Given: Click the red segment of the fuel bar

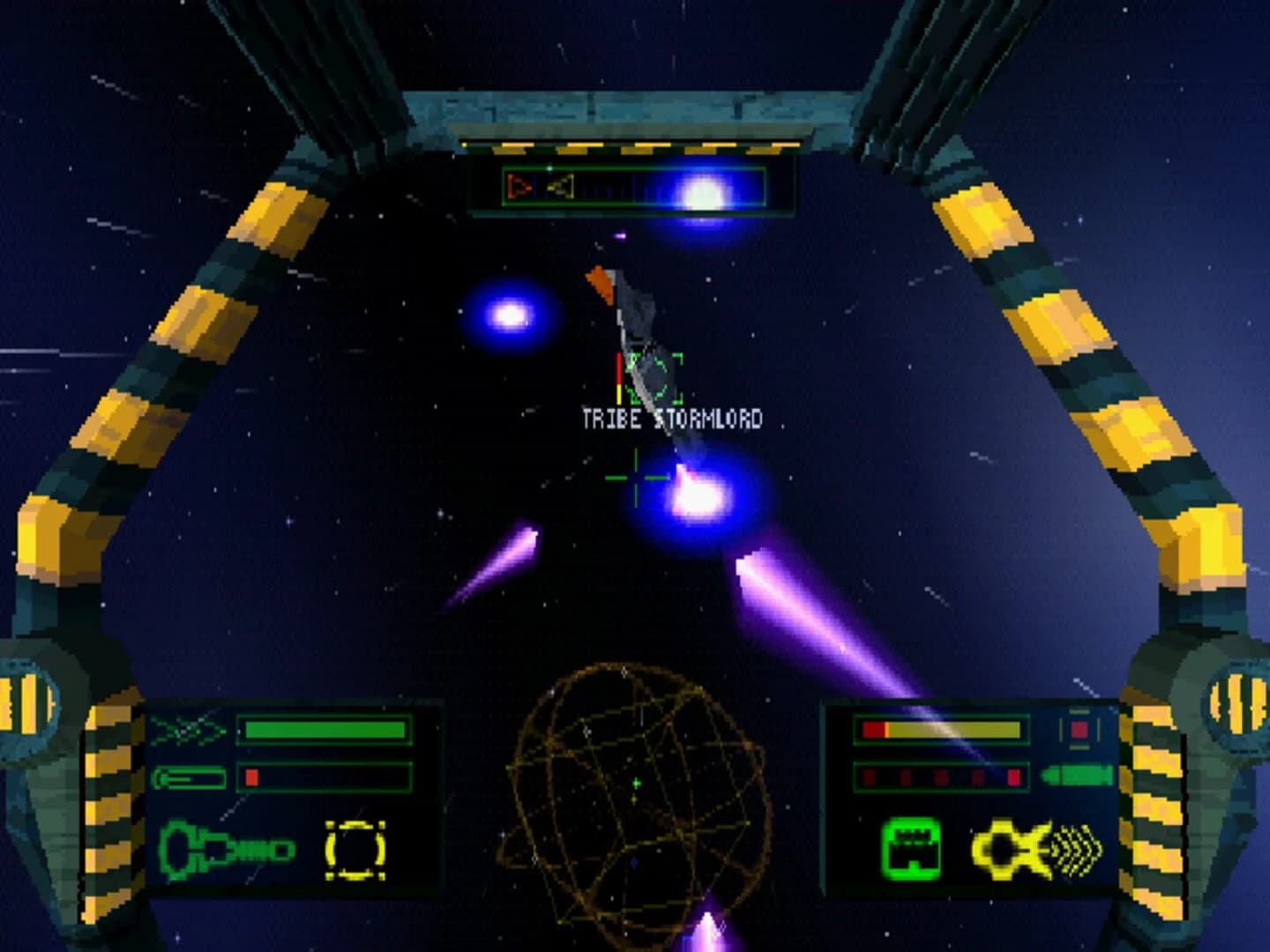Looking at the screenshot, I should [251, 778].
